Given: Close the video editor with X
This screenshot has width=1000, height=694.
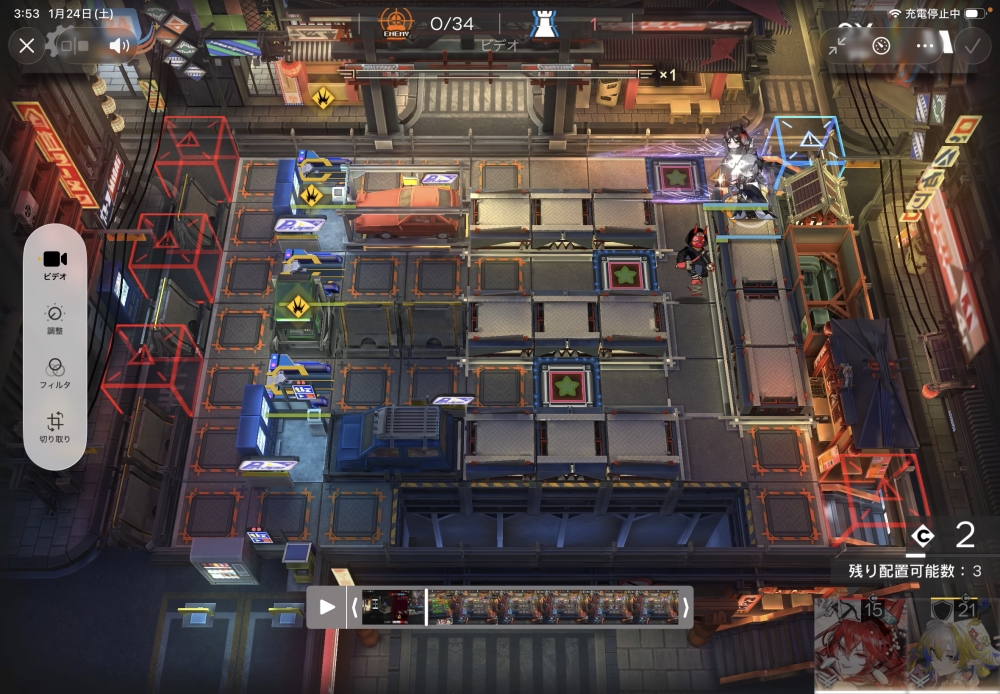Looking at the screenshot, I should (27, 45).
